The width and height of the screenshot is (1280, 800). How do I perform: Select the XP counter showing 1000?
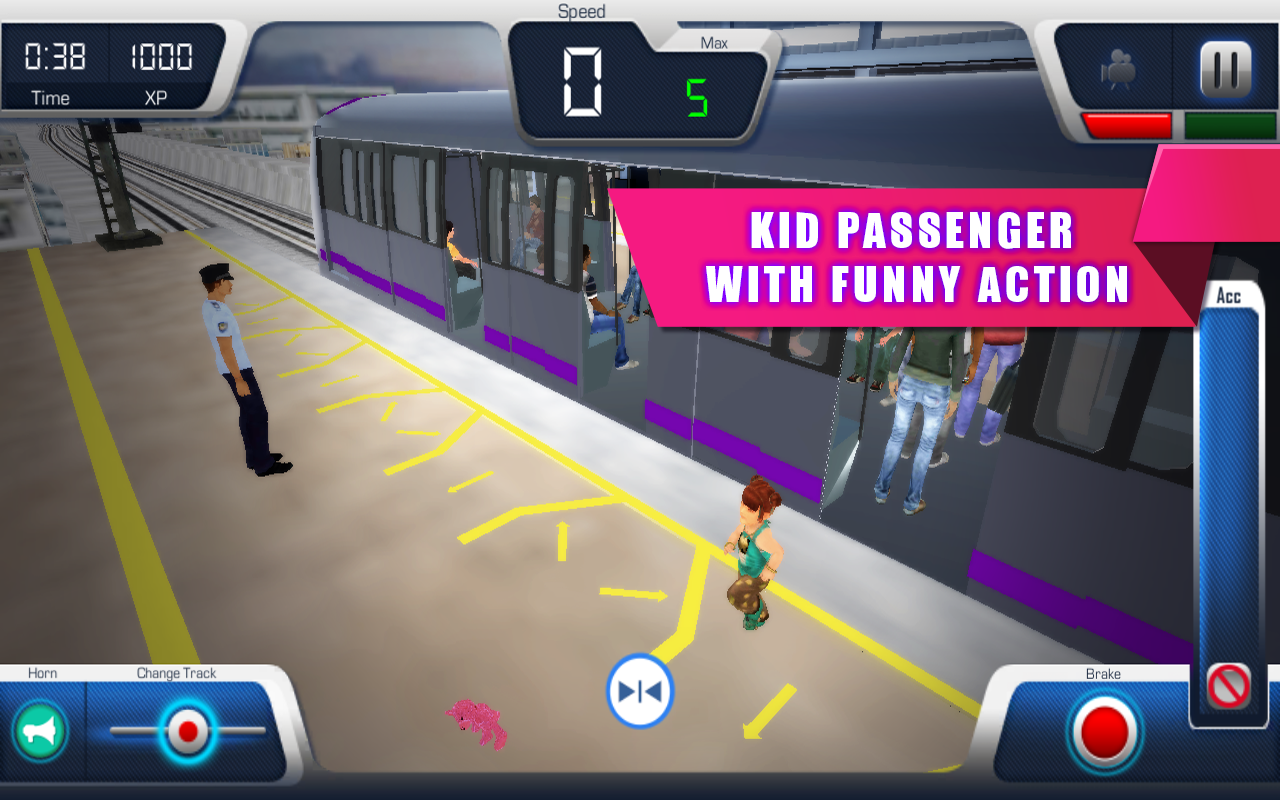click(x=163, y=58)
